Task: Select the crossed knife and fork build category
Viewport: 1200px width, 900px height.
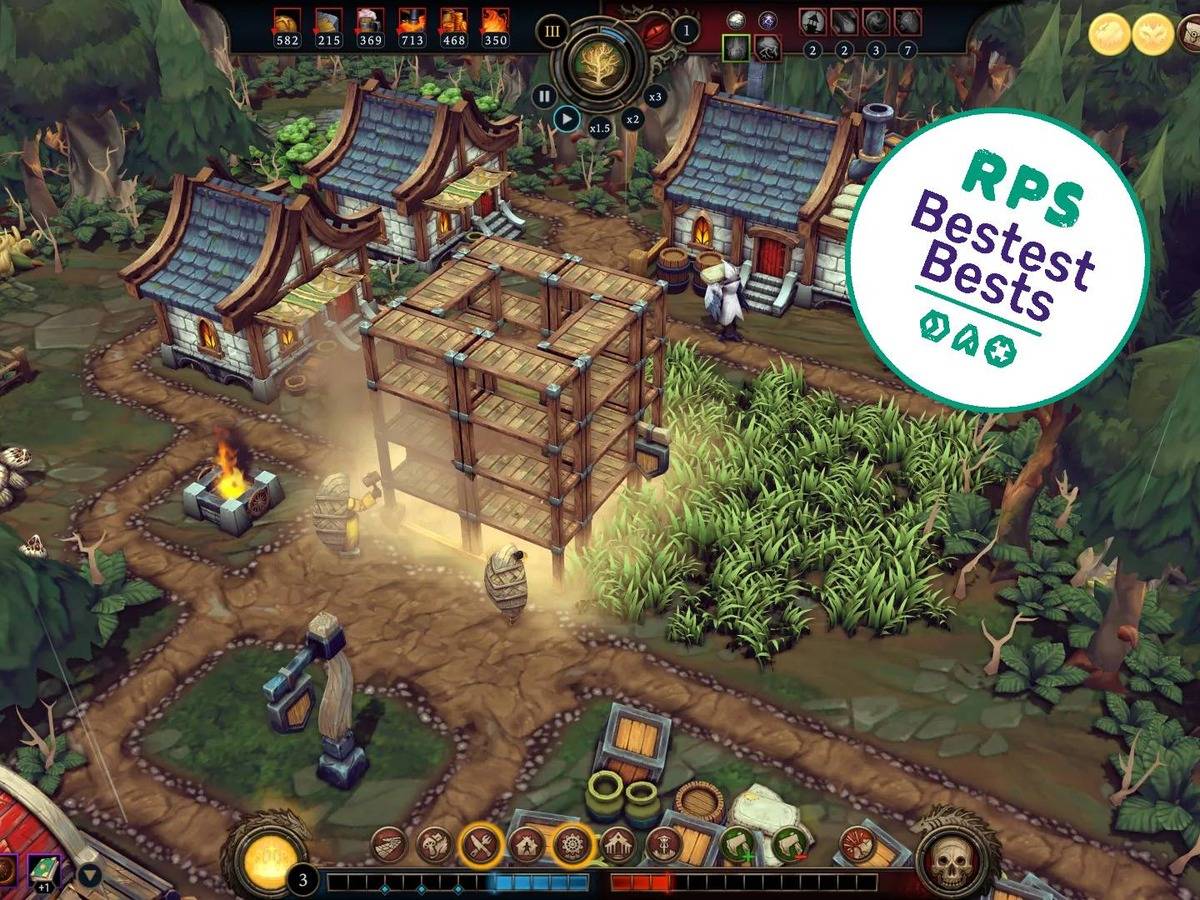Action: coord(481,846)
